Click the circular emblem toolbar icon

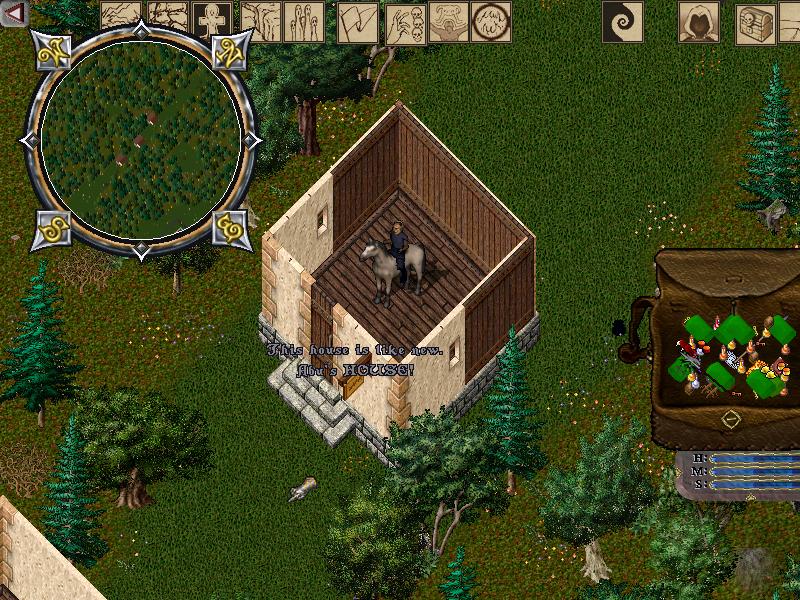pos(491,21)
